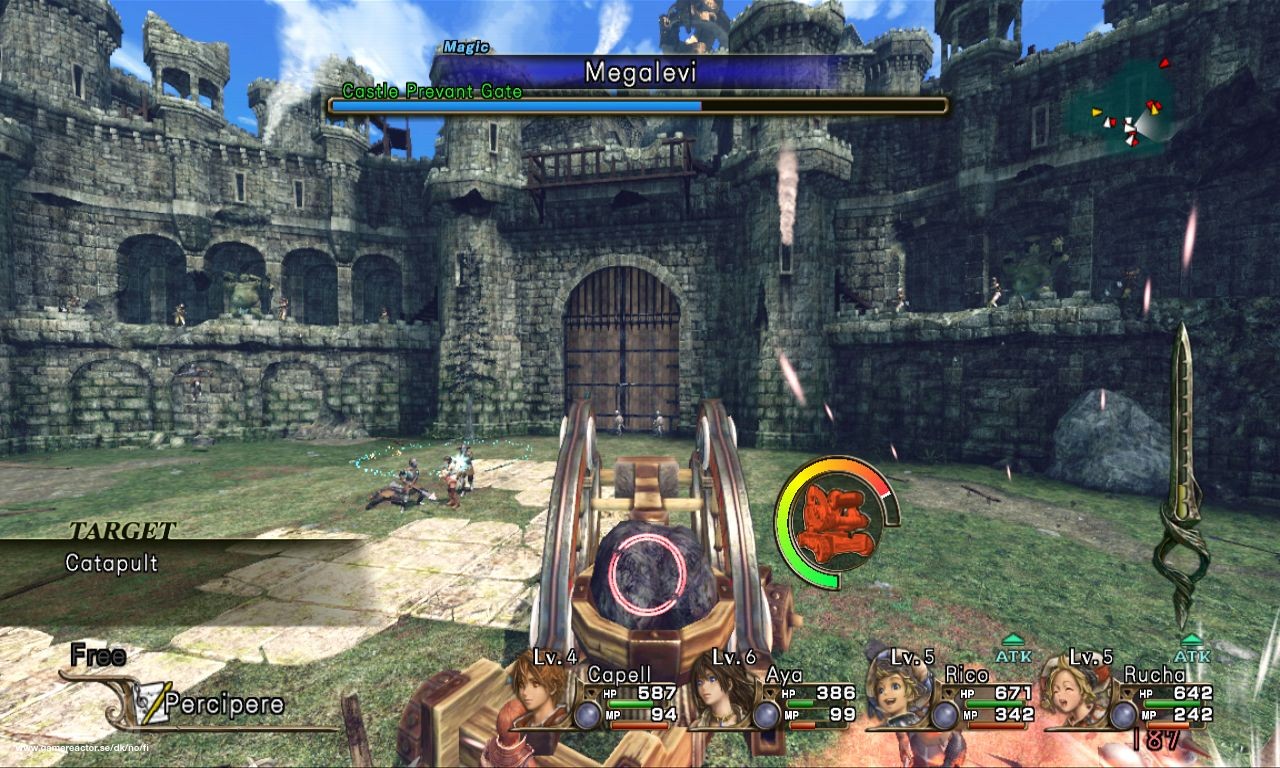Screen dimensions: 1280x768
Task: Select the Catapult target label
Action: (x=111, y=563)
